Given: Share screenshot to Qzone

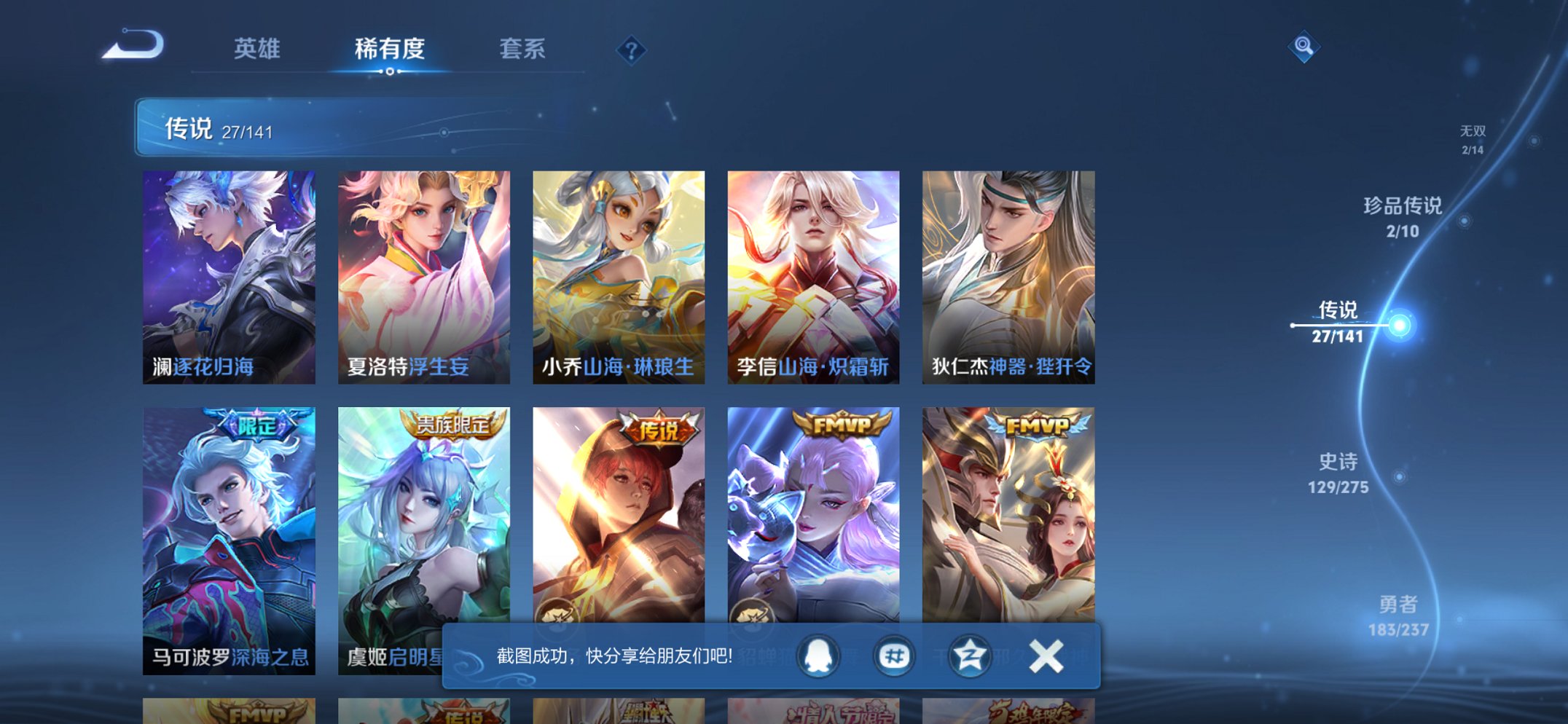Looking at the screenshot, I should (969, 656).
